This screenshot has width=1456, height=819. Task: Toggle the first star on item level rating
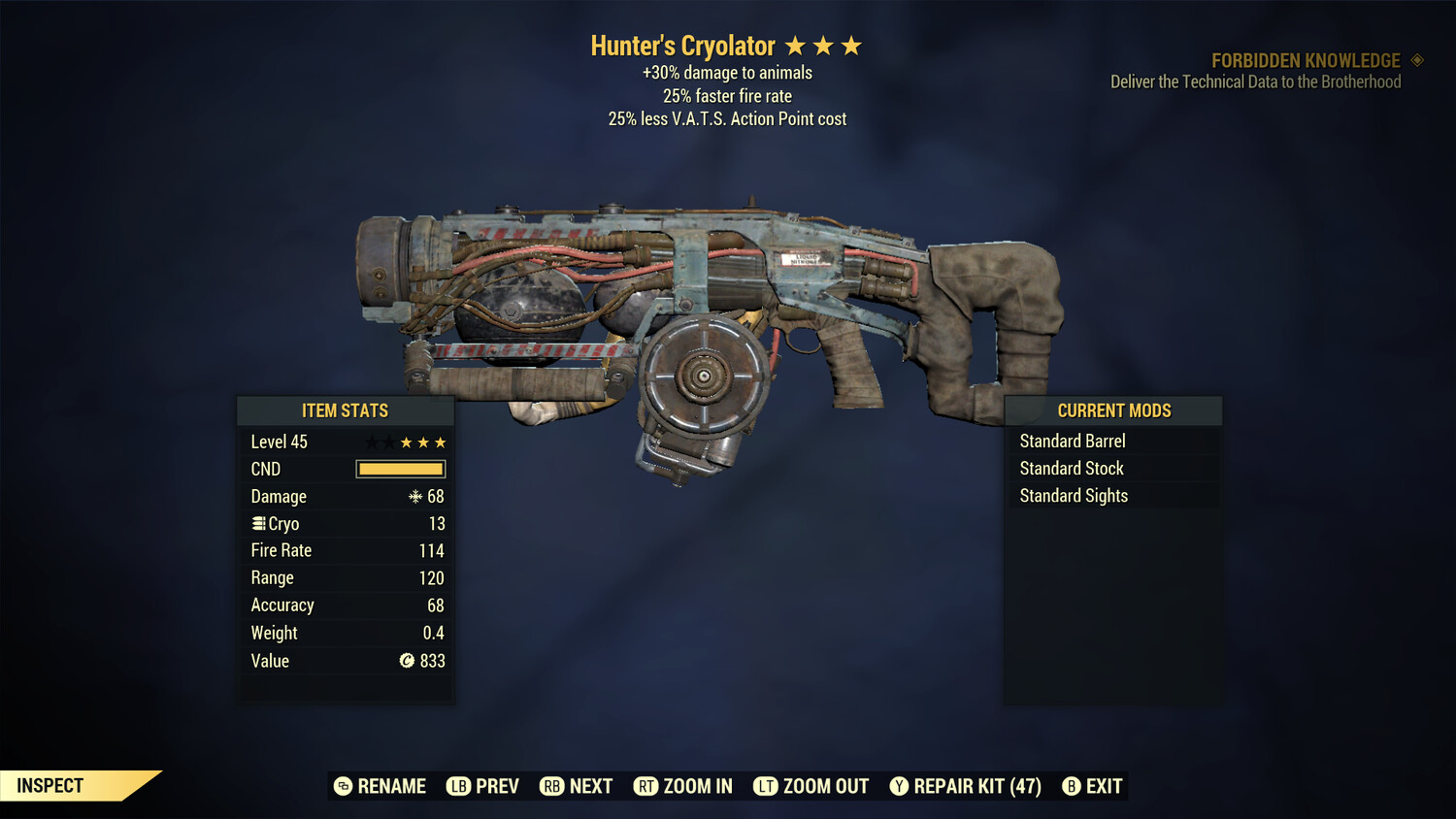coord(370,442)
